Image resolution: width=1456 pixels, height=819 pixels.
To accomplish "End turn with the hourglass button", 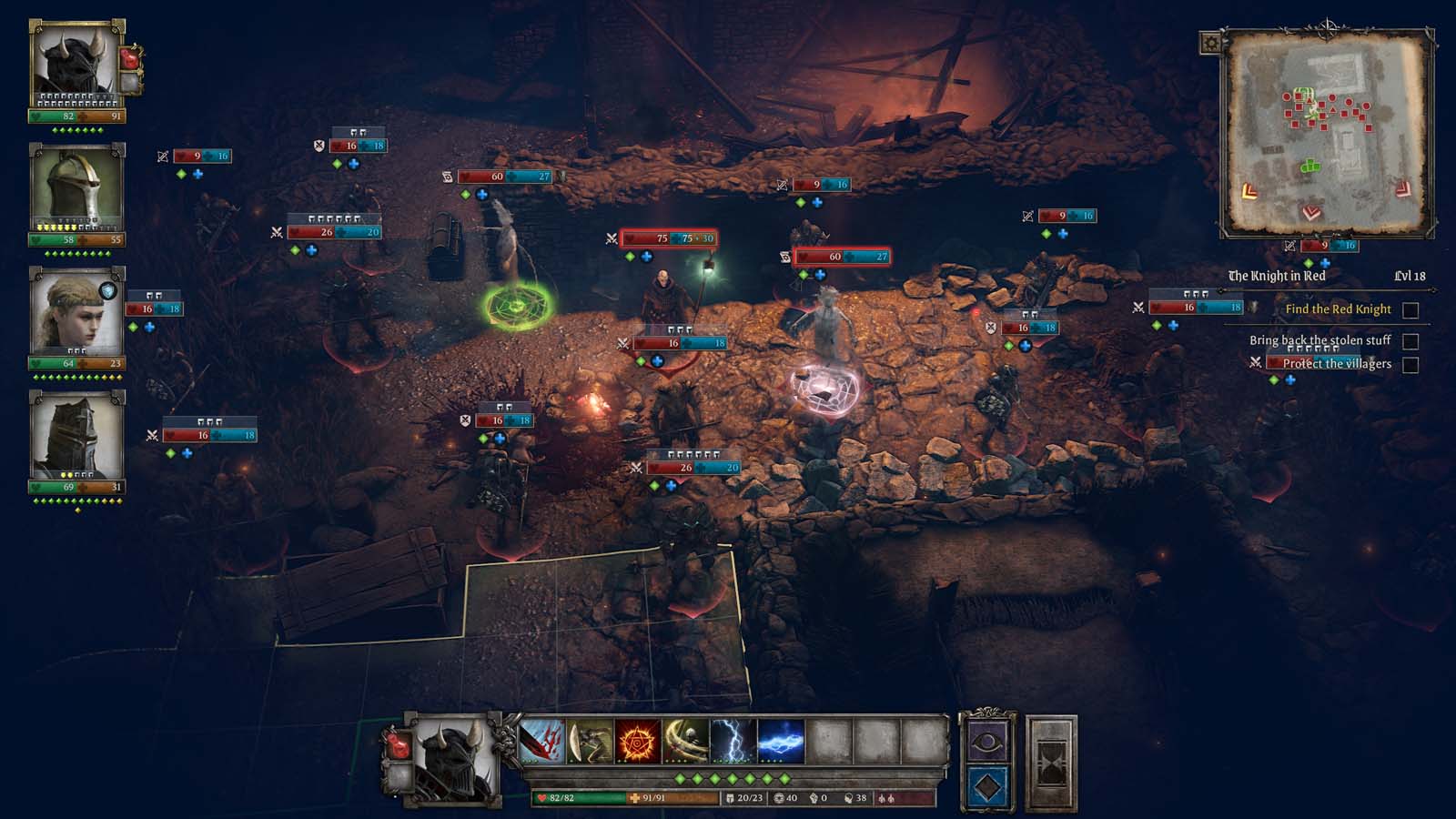I will click(1051, 764).
